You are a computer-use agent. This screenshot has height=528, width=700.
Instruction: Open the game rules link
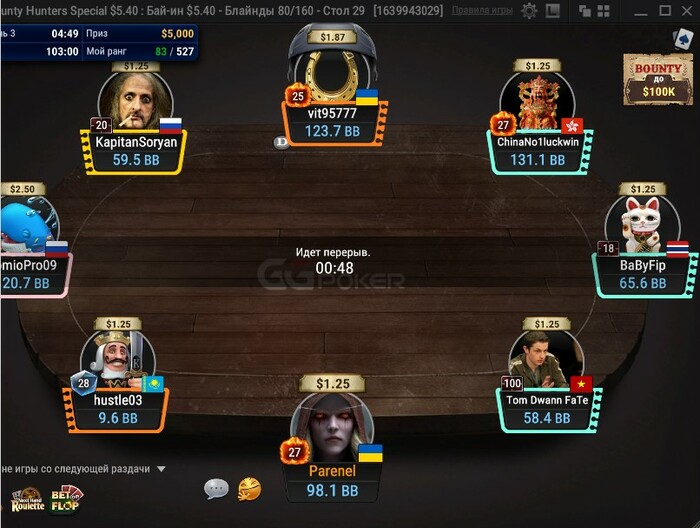(x=482, y=10)
